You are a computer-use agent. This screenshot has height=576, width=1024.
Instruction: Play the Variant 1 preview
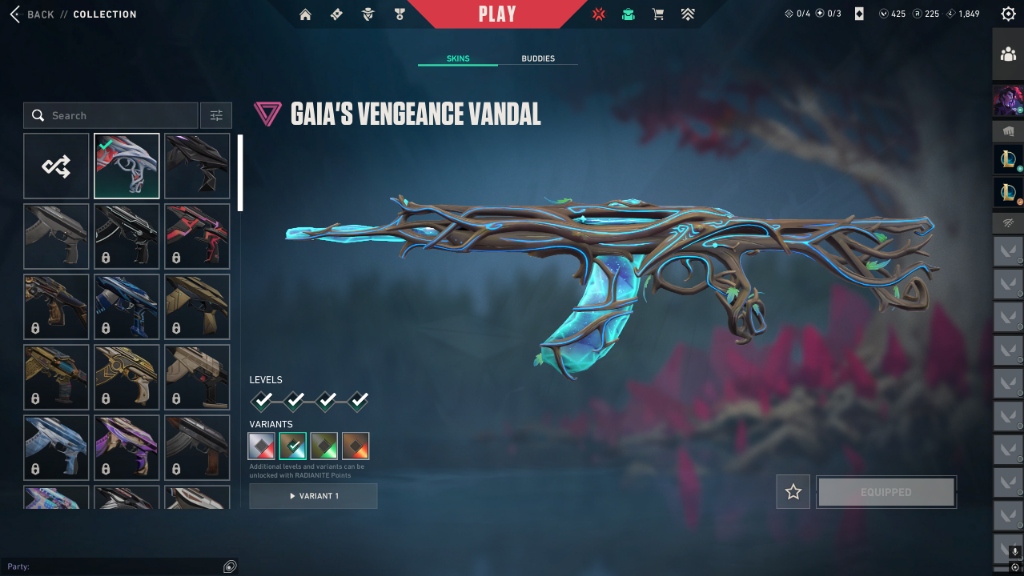313,496
